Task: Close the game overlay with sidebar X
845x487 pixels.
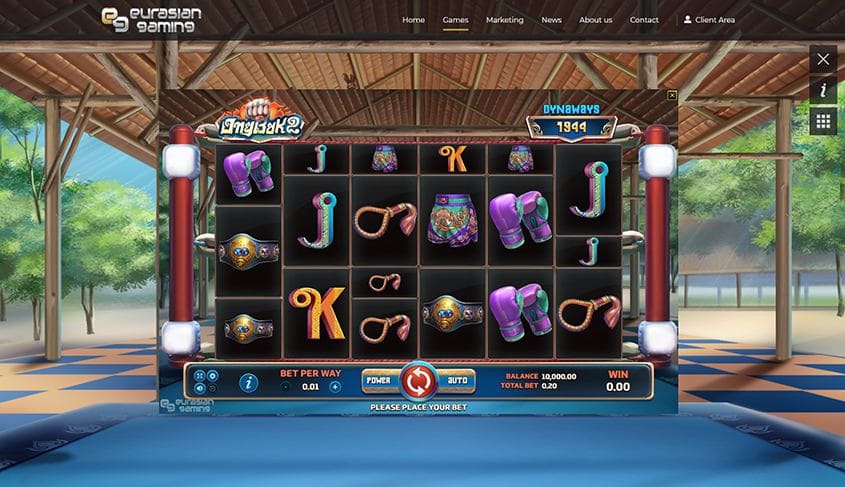Action: point(823,59)
